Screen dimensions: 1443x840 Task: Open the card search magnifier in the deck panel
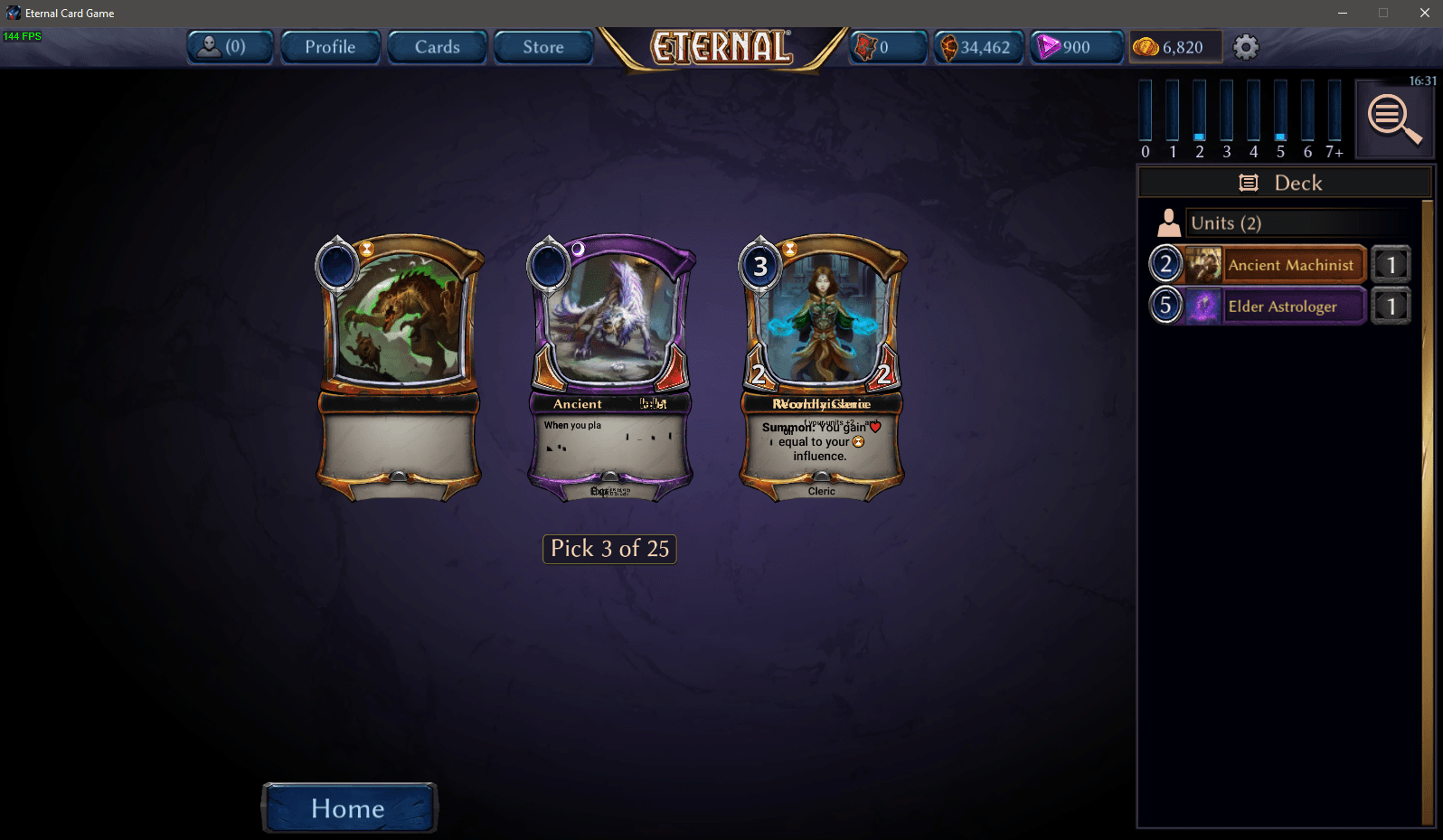(1394, 118)
